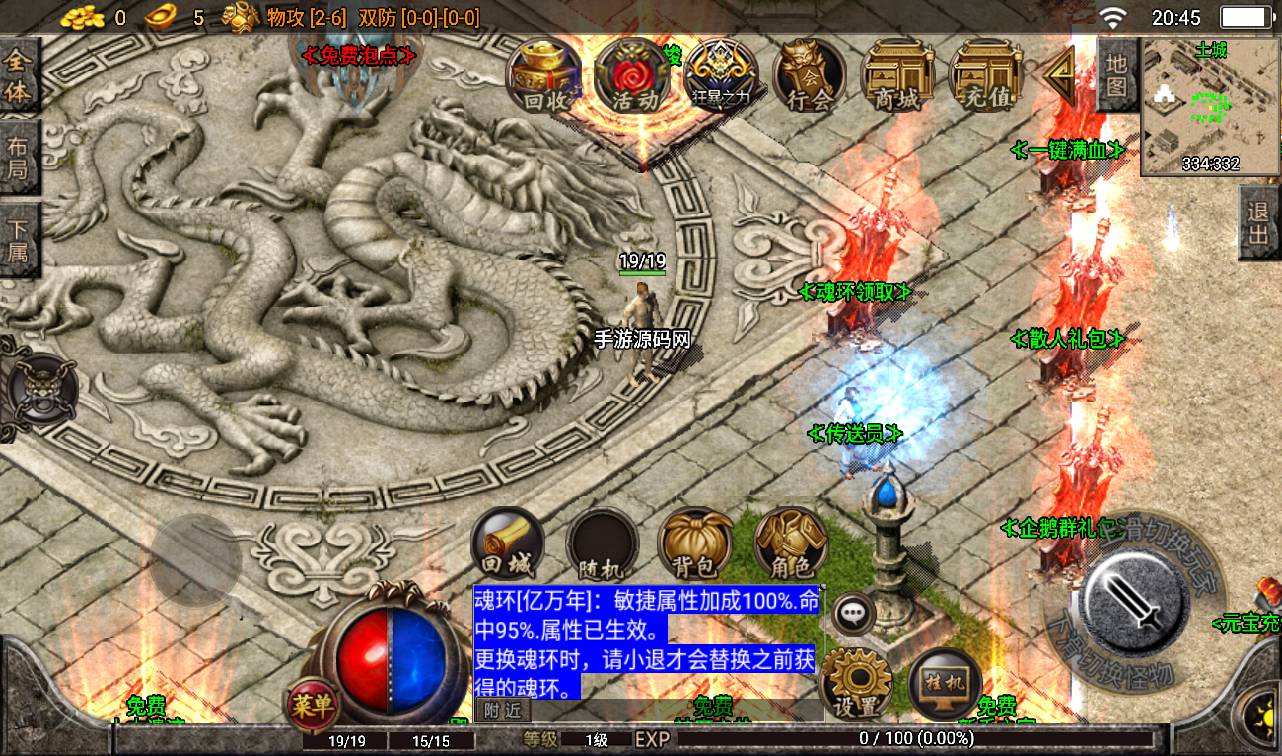The image size is (1282, 756).
Task: Open the 充值 recharge screen
Action: [985, 77]
